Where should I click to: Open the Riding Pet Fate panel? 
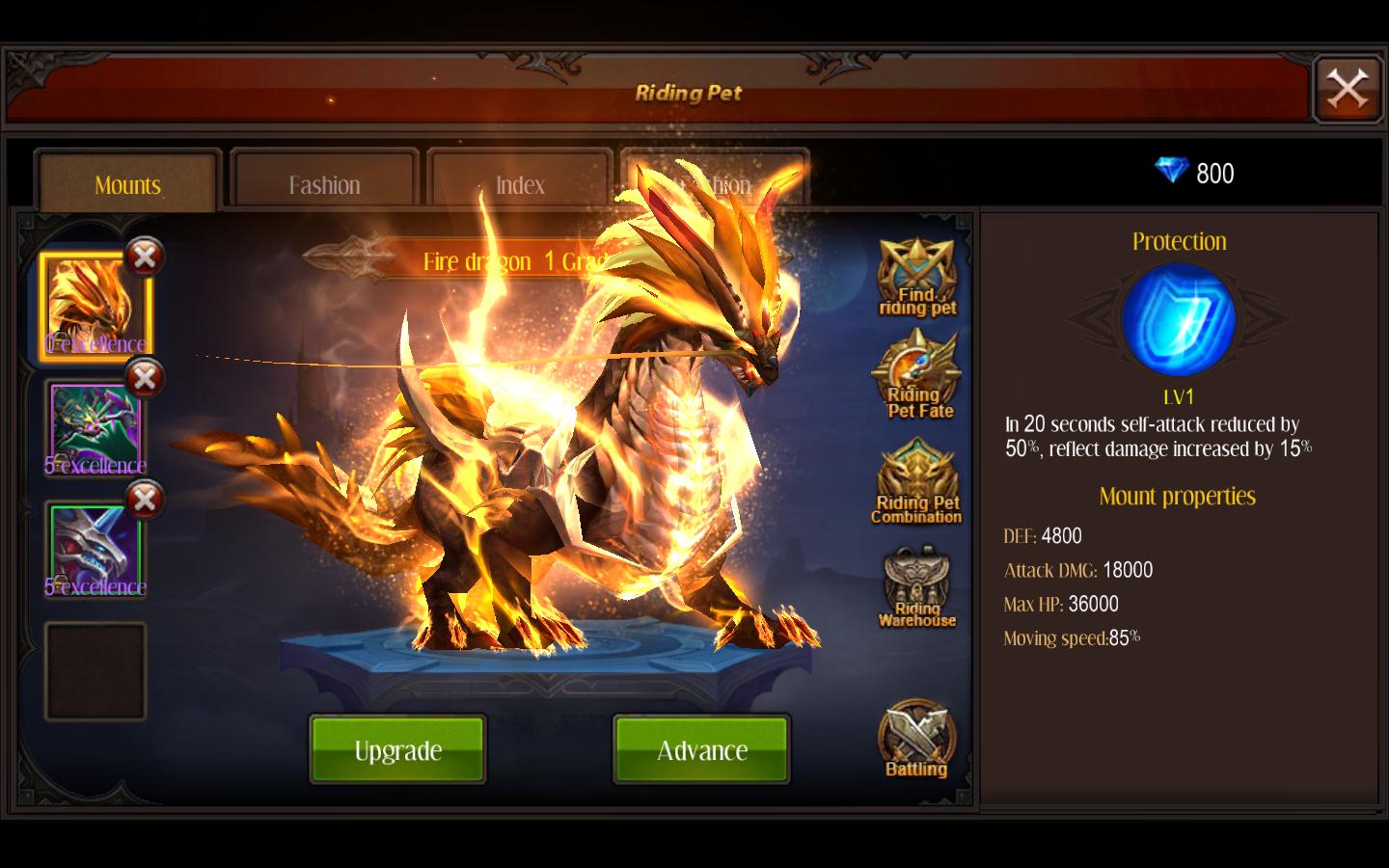(x=916, y=376)
